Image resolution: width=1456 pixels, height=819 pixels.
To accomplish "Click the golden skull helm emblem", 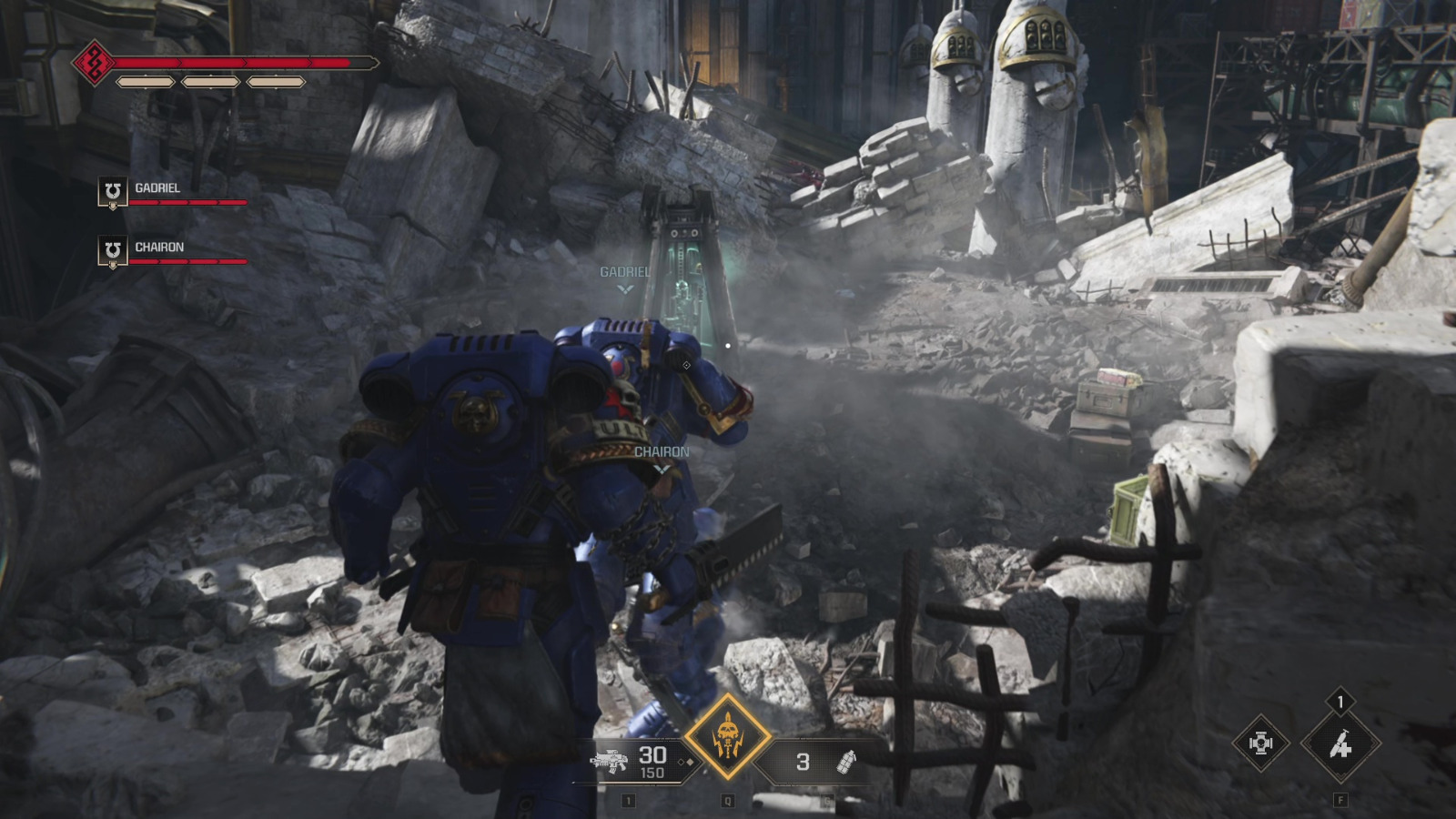I will (728, 734).
